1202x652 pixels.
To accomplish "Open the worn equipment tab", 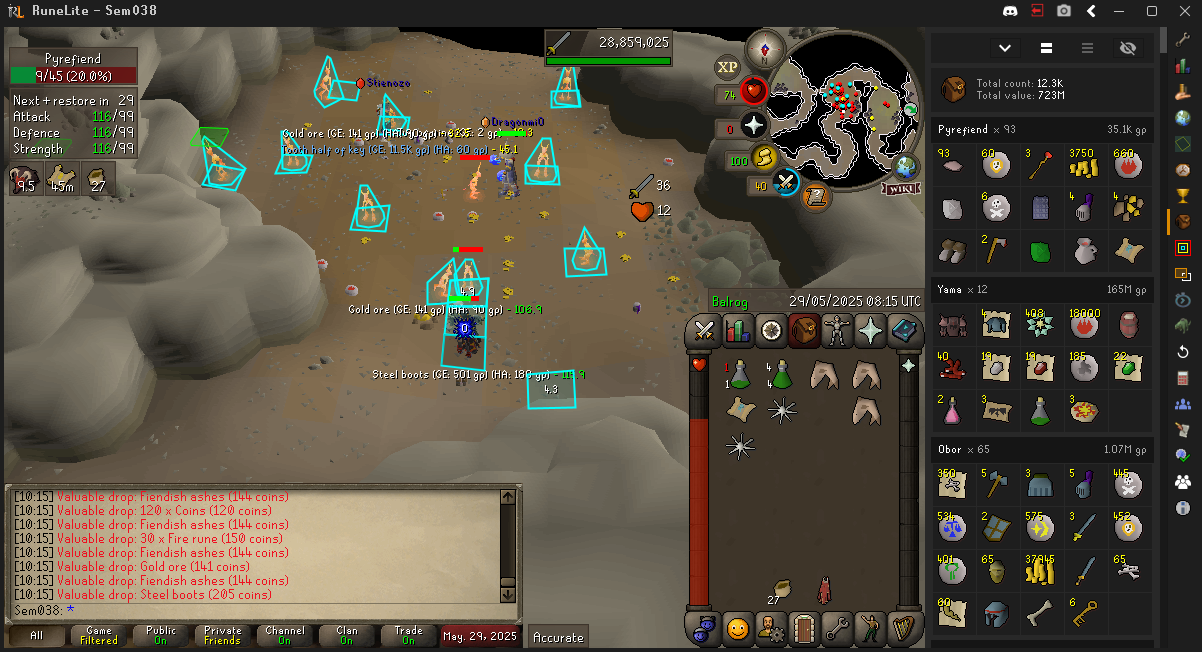I will (837, 329).
